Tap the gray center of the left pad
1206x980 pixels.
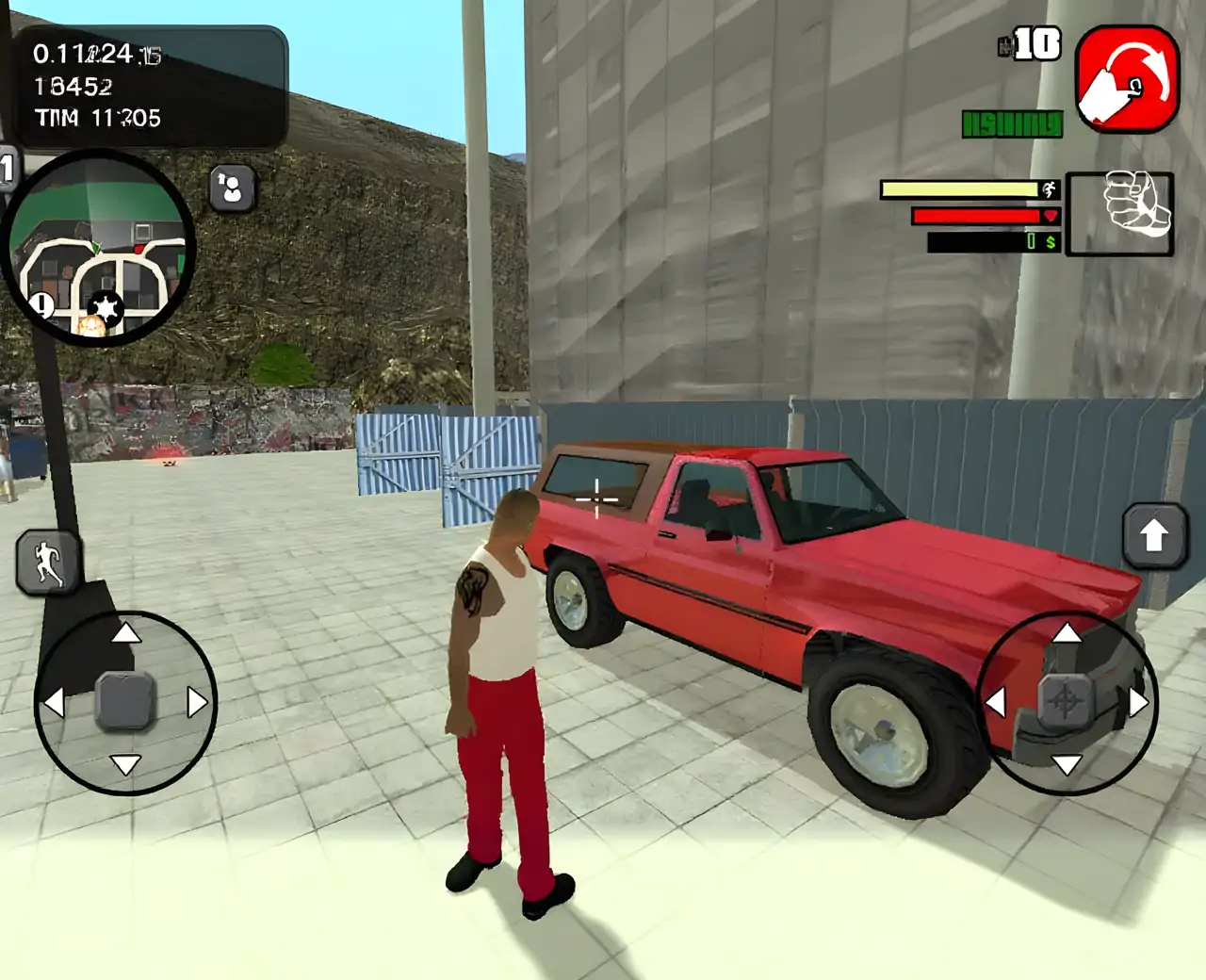point(125,701)
